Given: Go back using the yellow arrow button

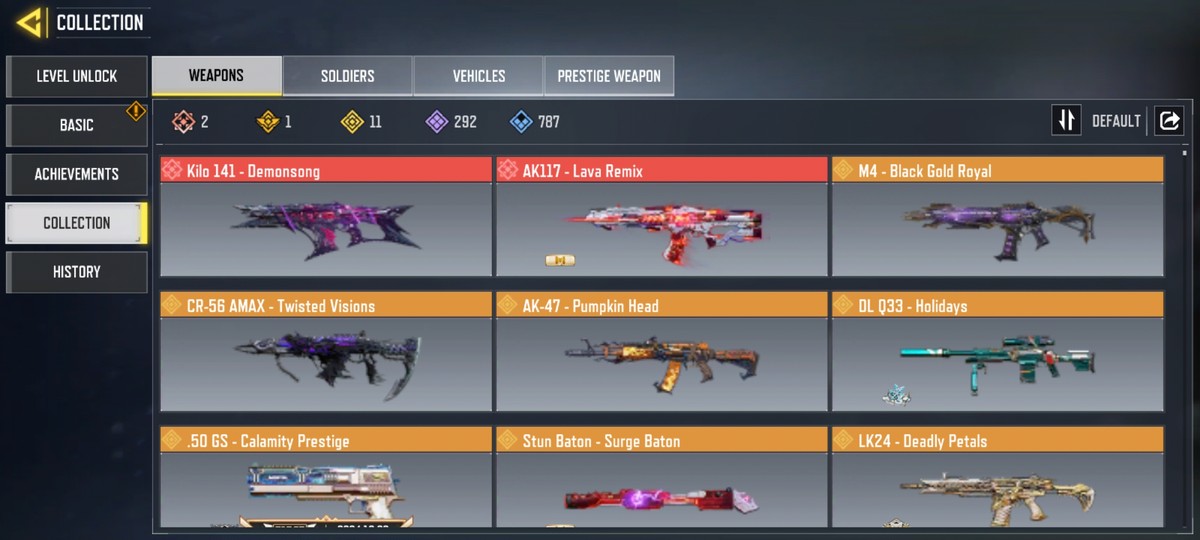Looking at the screenshot, I should 29,22.
